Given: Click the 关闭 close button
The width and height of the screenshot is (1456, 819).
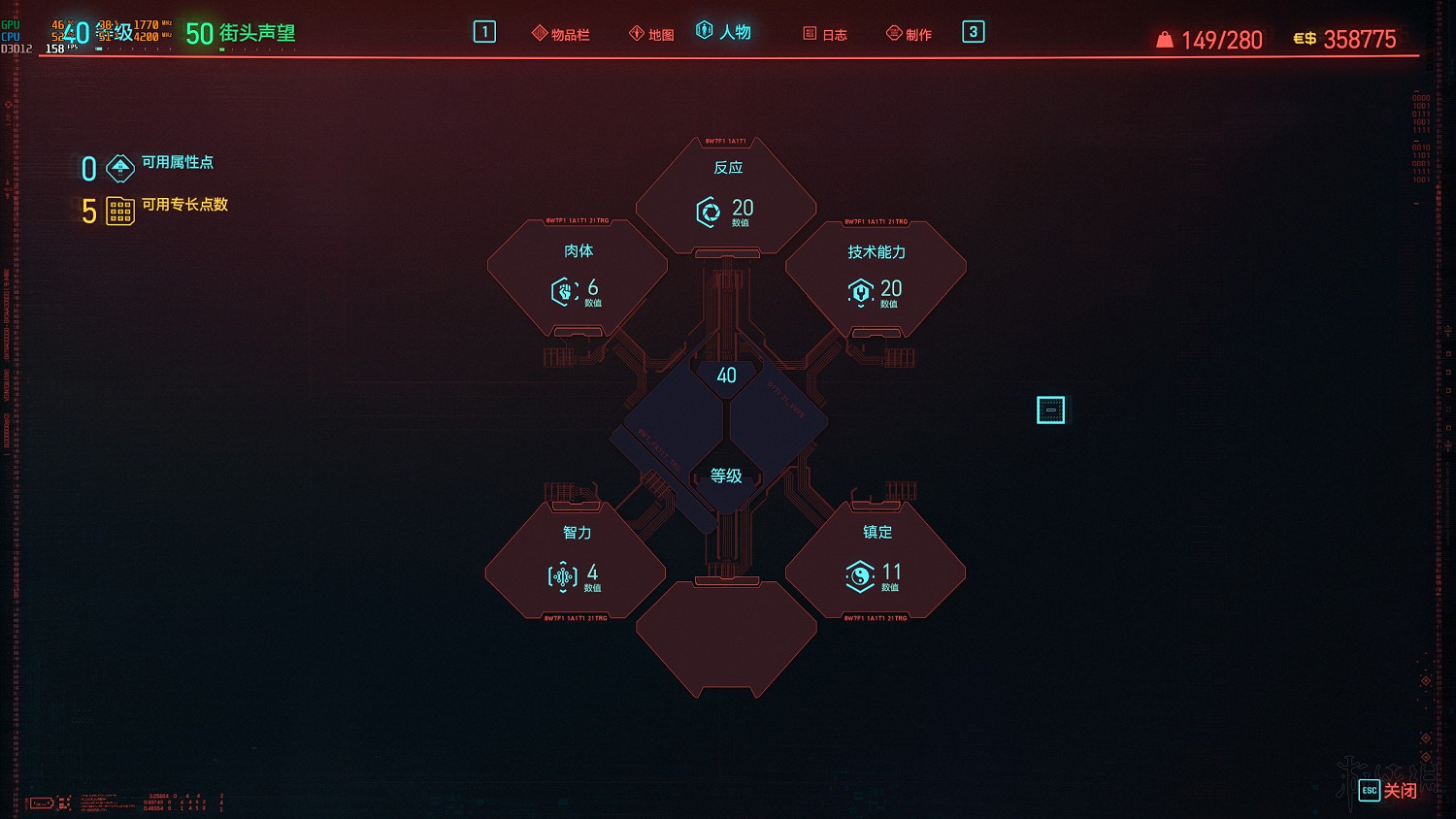Looking at the screenshot, I should (1399, 791).
